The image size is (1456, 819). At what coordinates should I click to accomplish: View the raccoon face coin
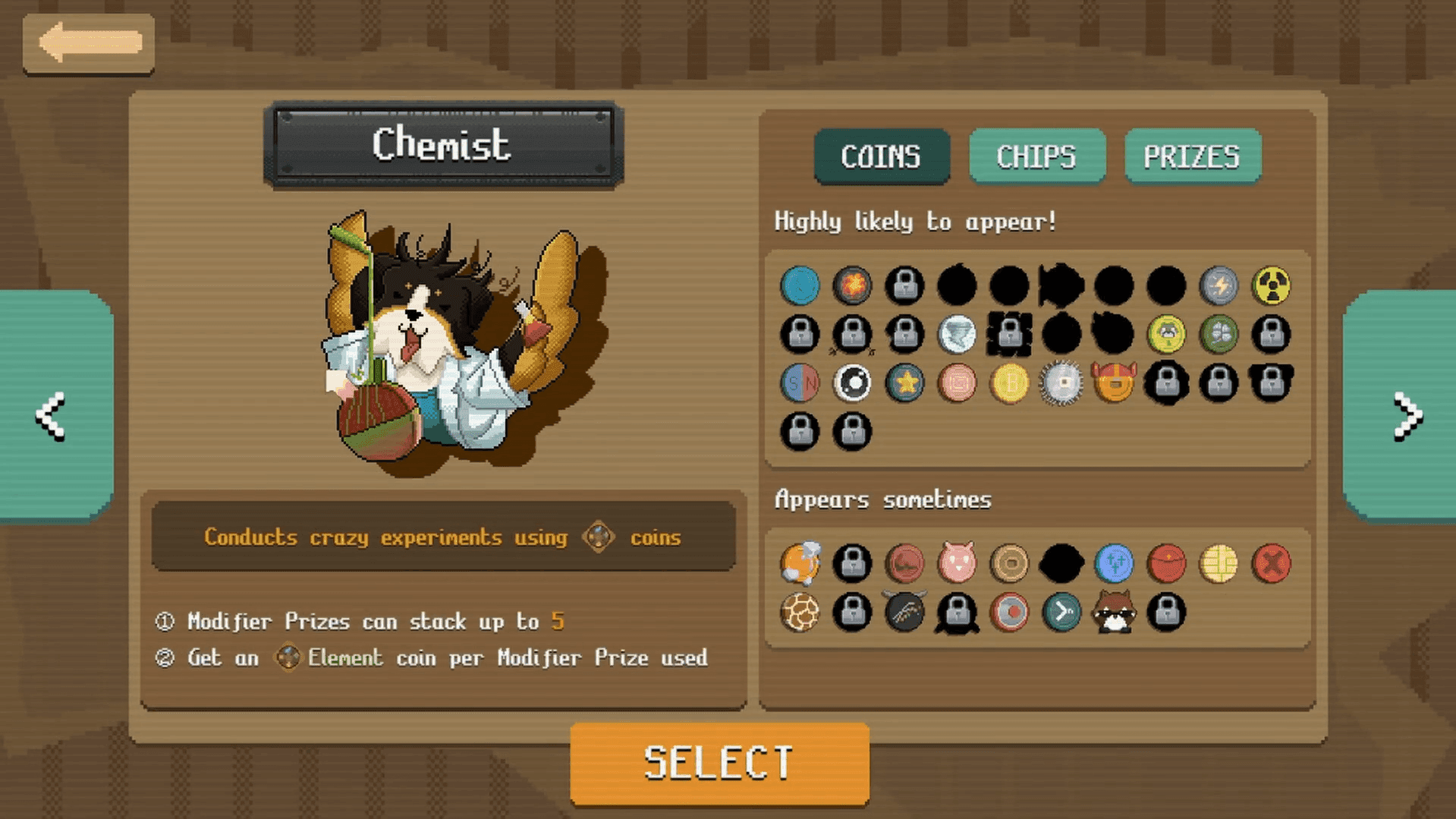coord(1114,612)
